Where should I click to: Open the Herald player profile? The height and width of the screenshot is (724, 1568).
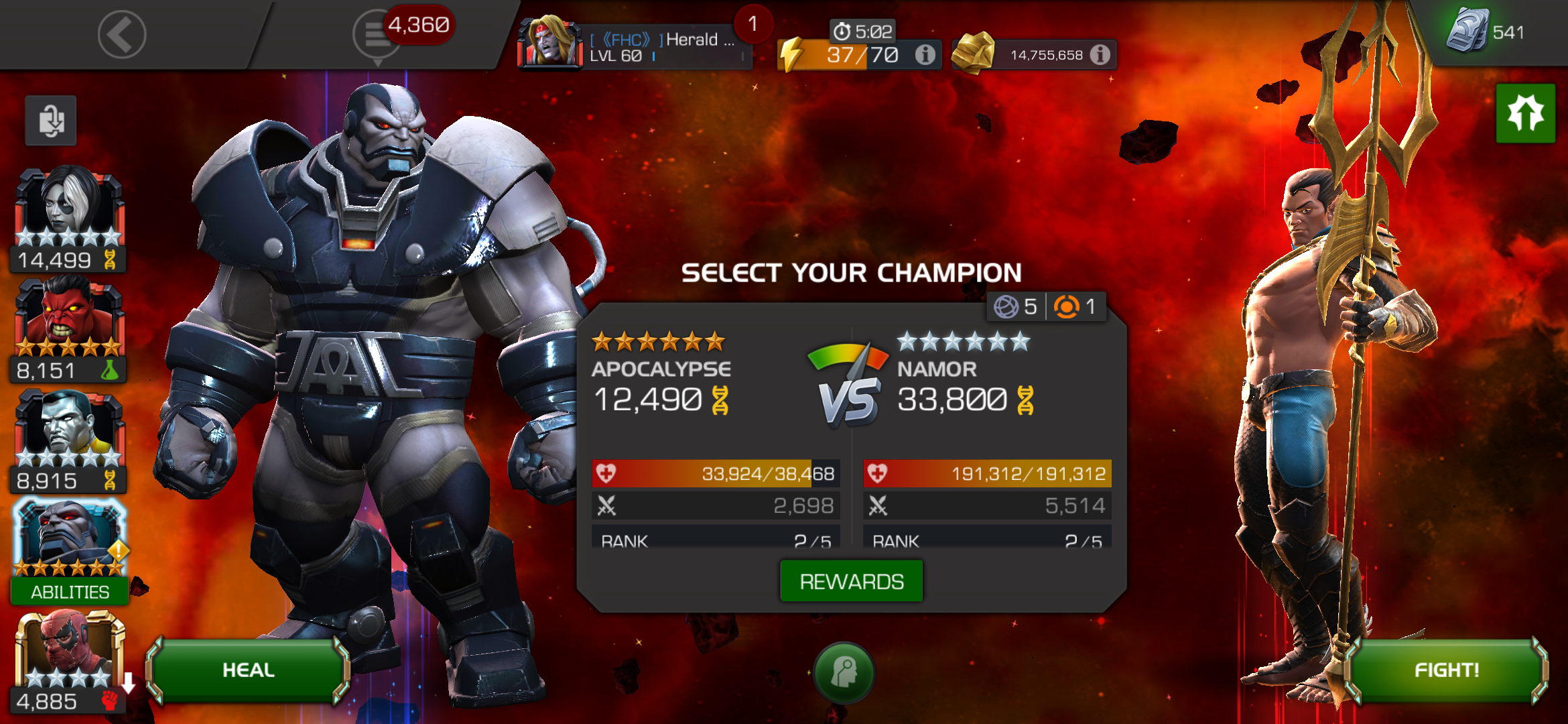coord(633,46)
